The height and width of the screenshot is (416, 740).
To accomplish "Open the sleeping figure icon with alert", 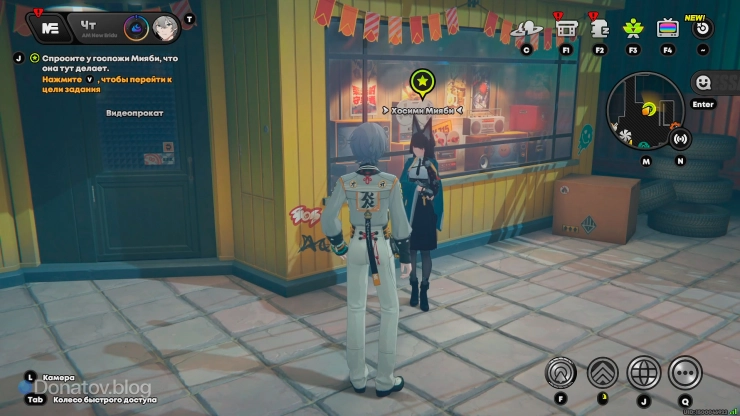I will pos(600,28).
